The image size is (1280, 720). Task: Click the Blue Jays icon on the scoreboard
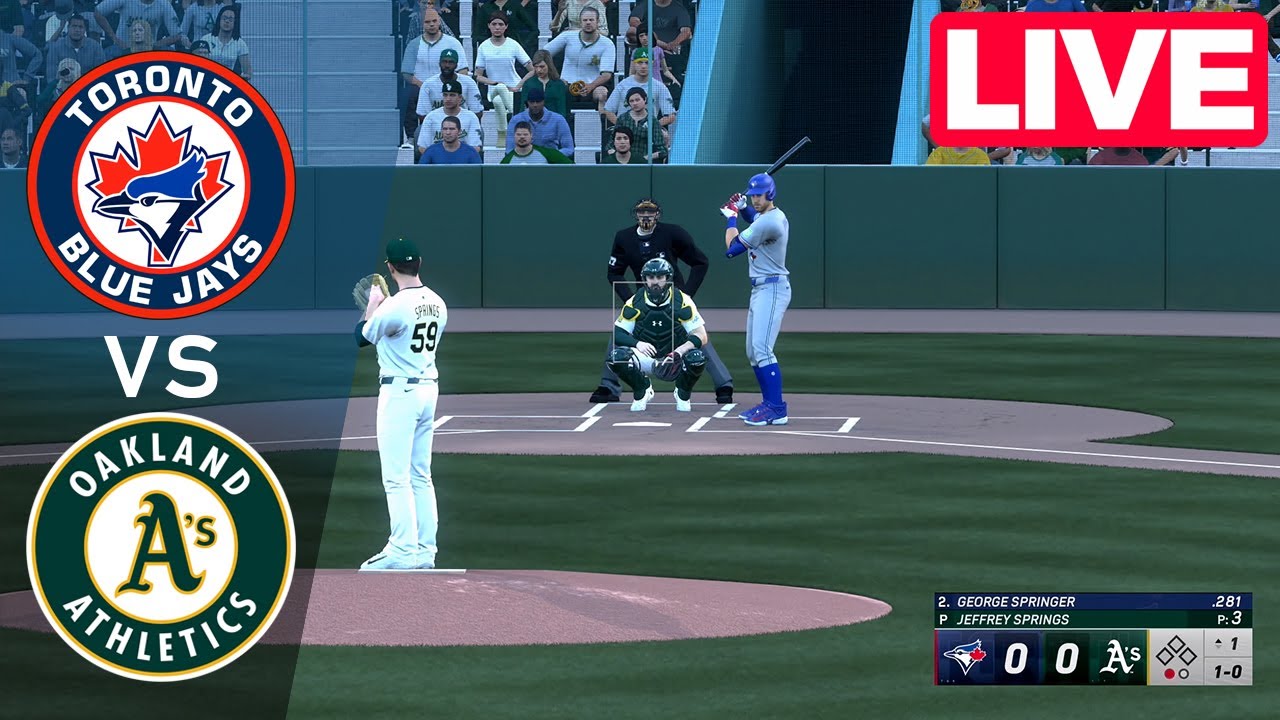coord(966,656)
